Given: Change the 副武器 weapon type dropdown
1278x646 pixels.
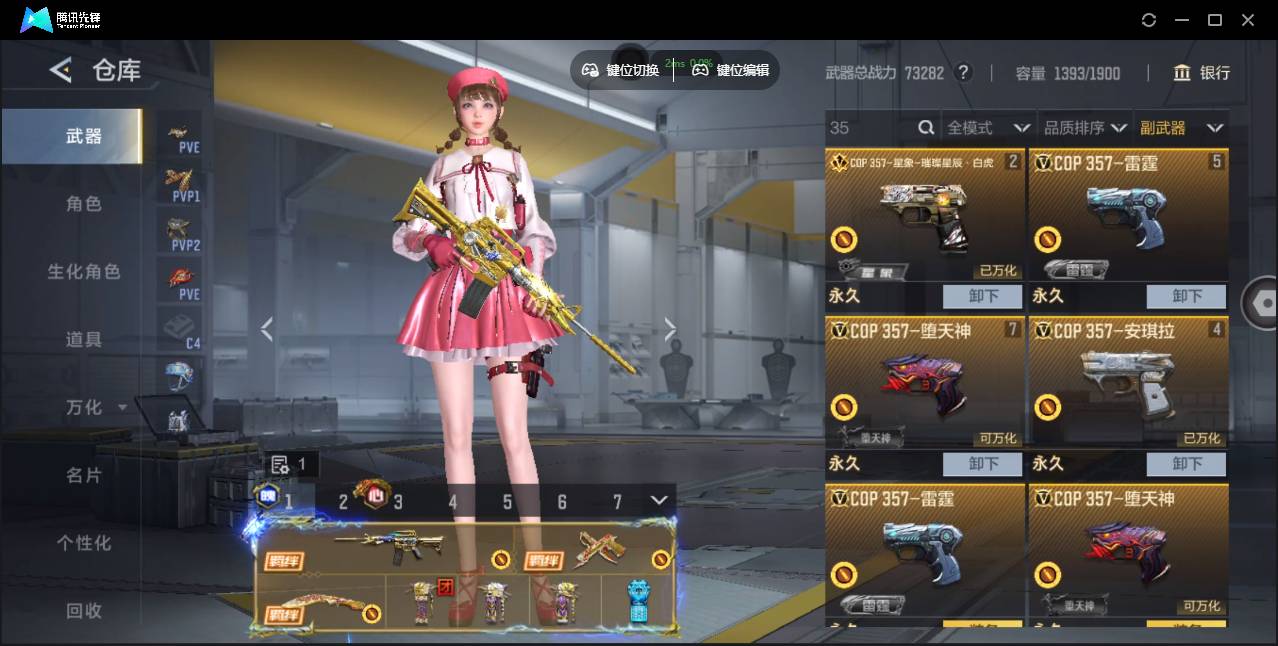Looking at the screenshot, I should [1181, 128].
